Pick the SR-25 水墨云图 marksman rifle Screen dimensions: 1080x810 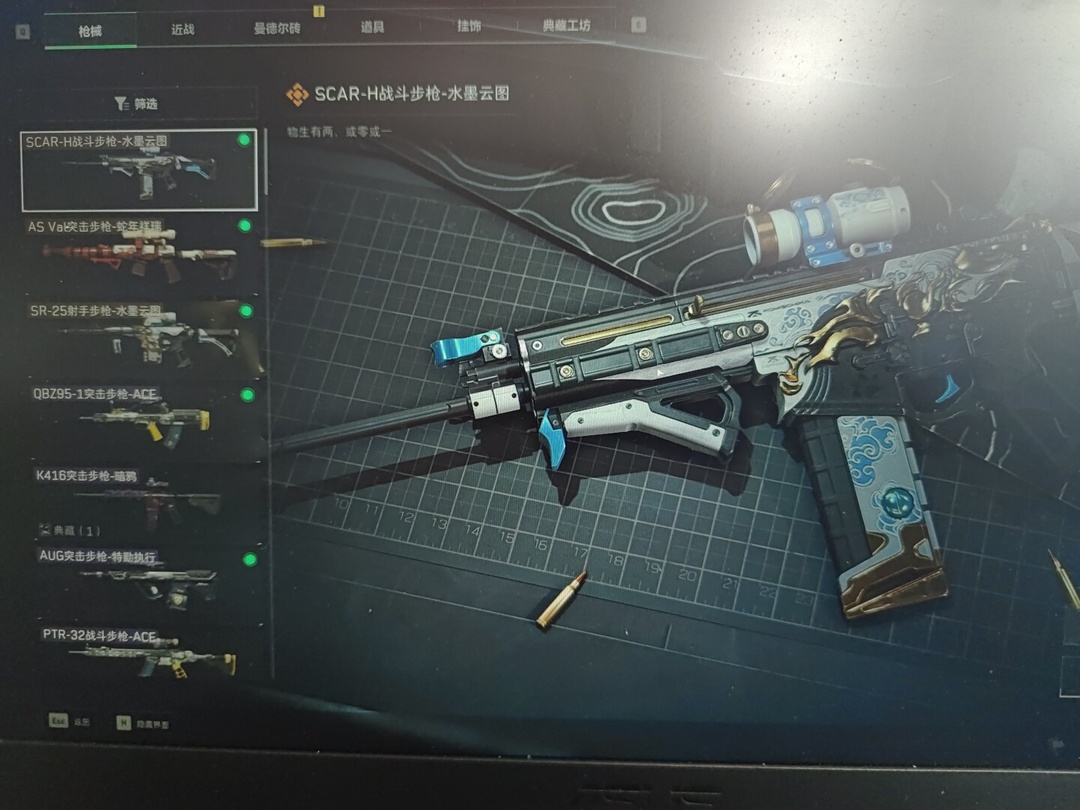pos(139,334)
